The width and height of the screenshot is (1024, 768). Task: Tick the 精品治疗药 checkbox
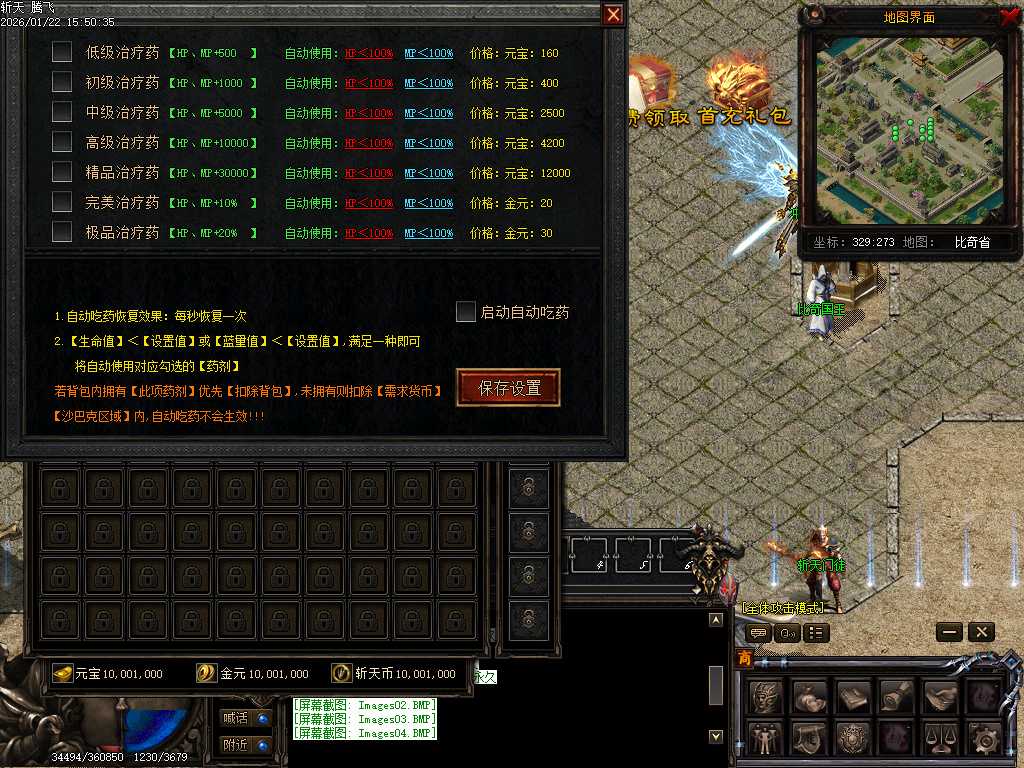point(62,172)
